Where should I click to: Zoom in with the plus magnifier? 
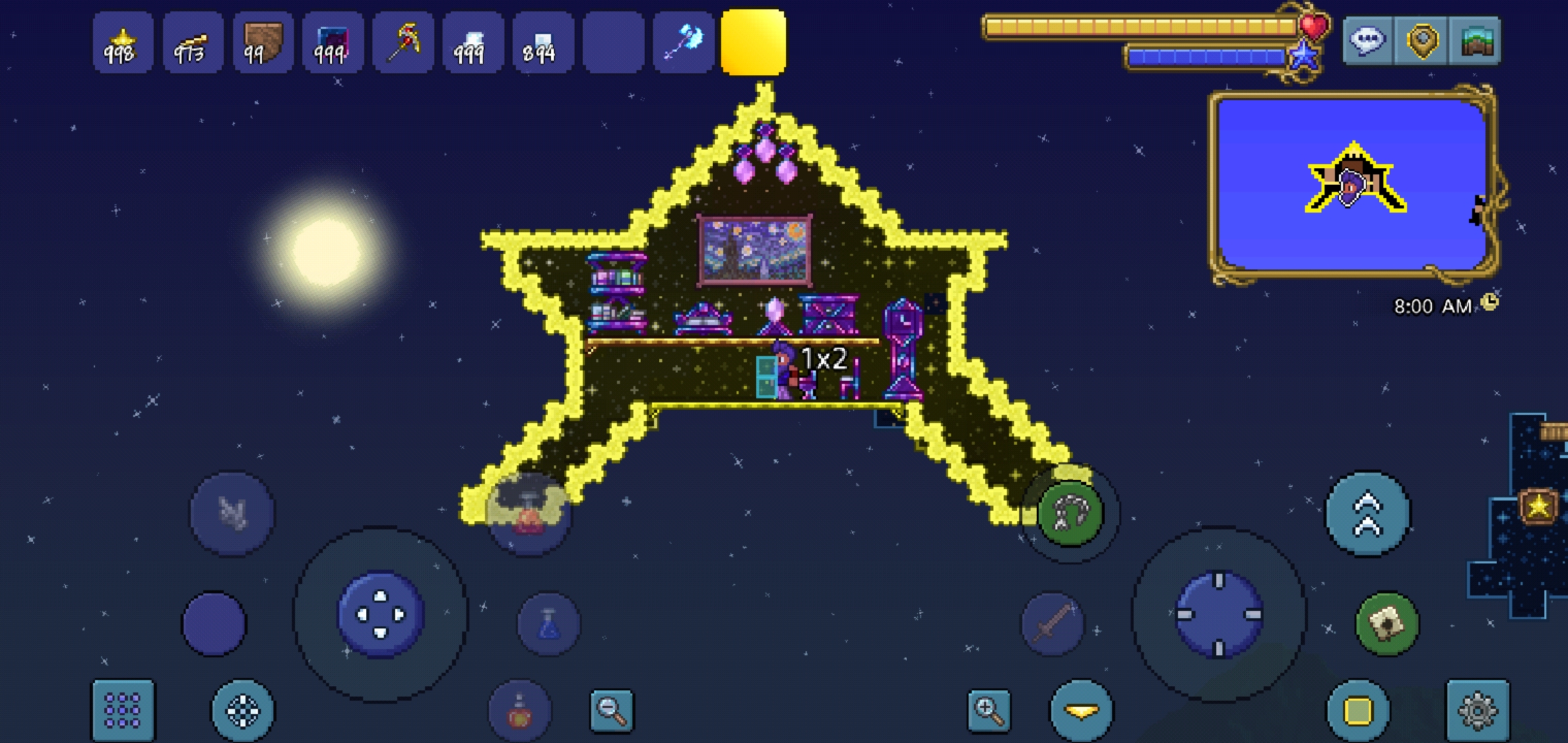click(989, 710)
